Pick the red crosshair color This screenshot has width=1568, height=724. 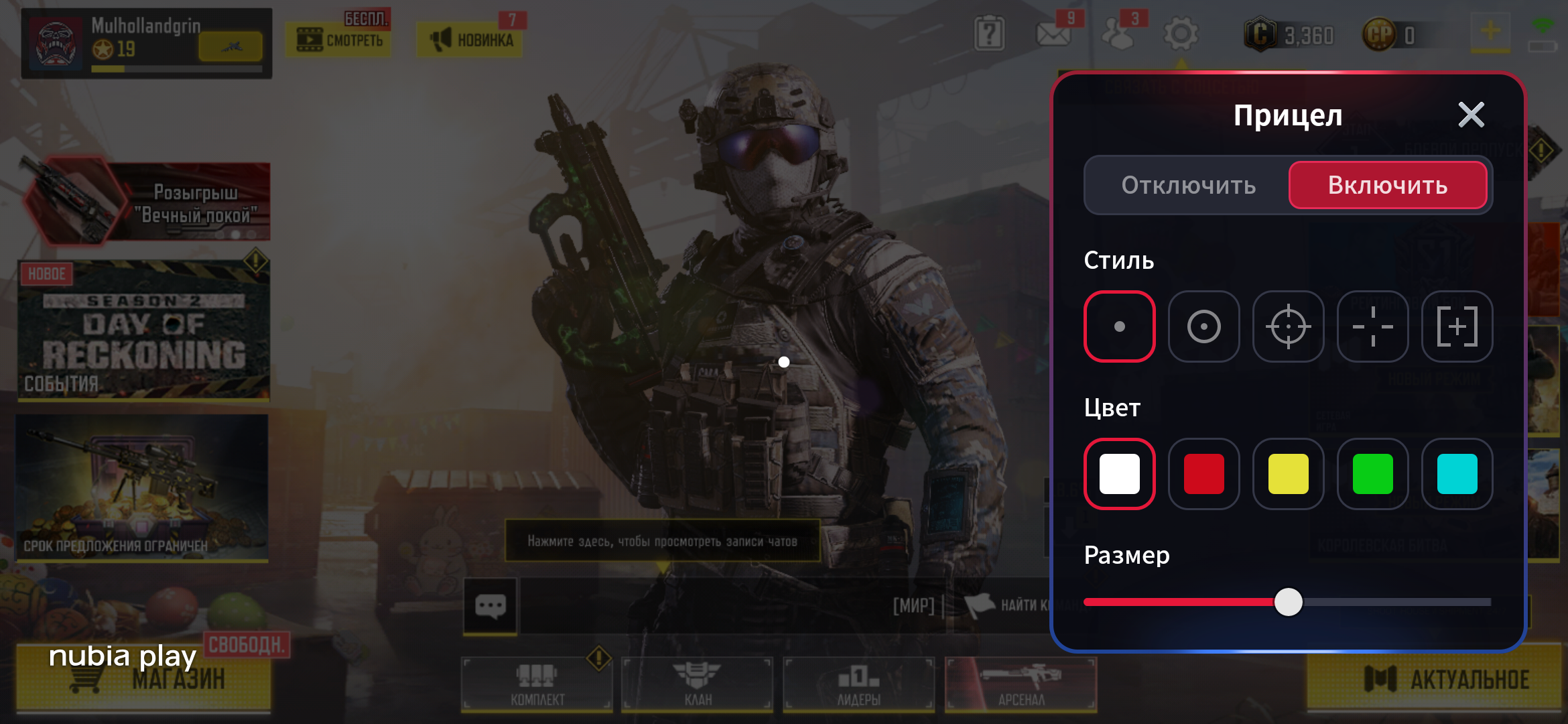tap(1203, 474)
